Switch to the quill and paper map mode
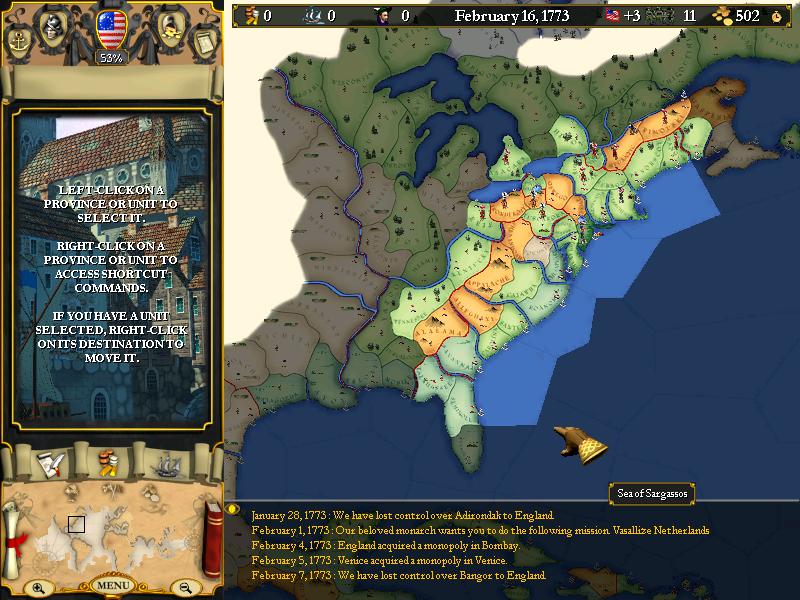The width and height of the screenshot is (800, 600). pos(50,463)
